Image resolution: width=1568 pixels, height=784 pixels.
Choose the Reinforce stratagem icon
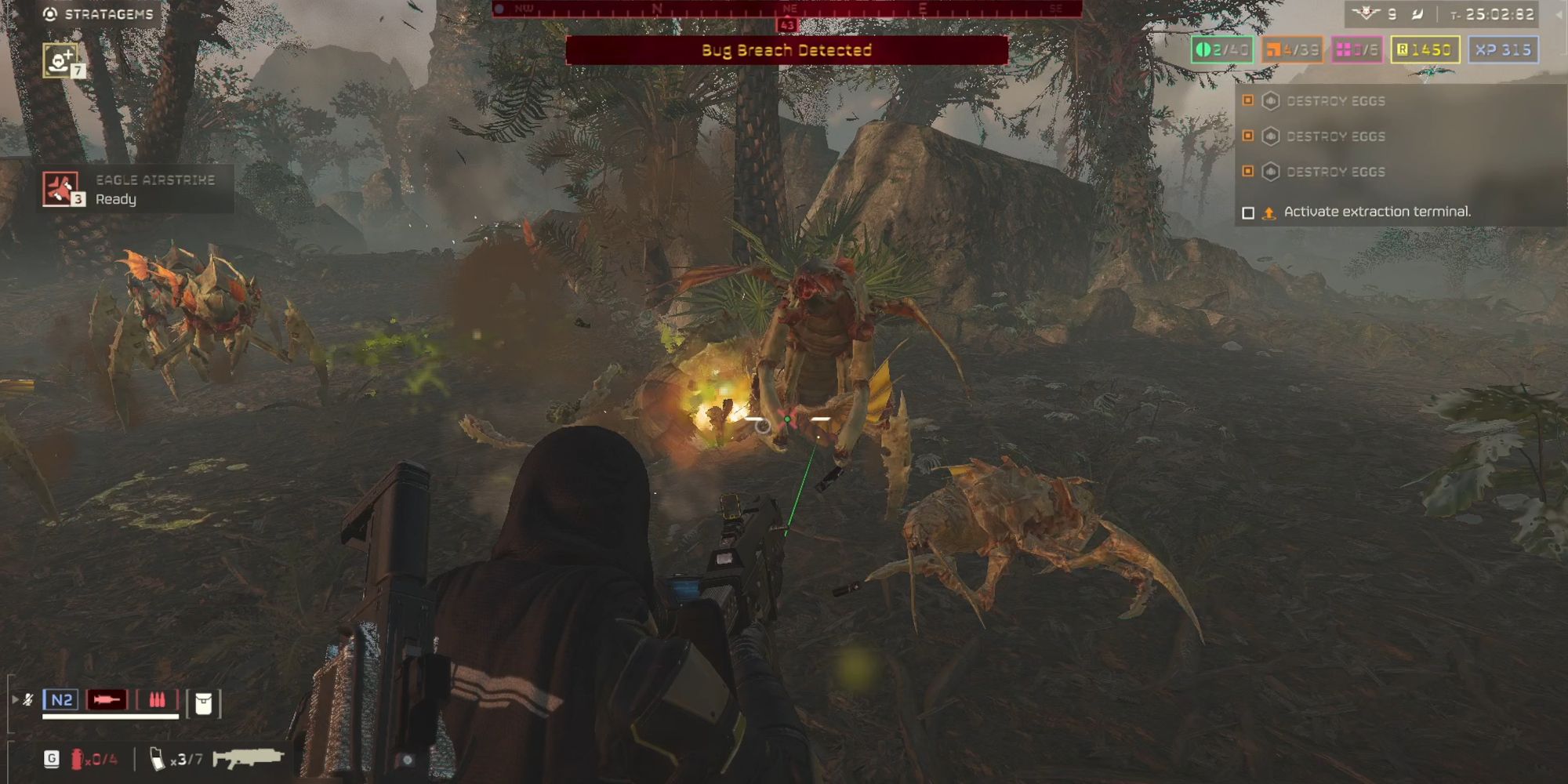click(61, 60)
